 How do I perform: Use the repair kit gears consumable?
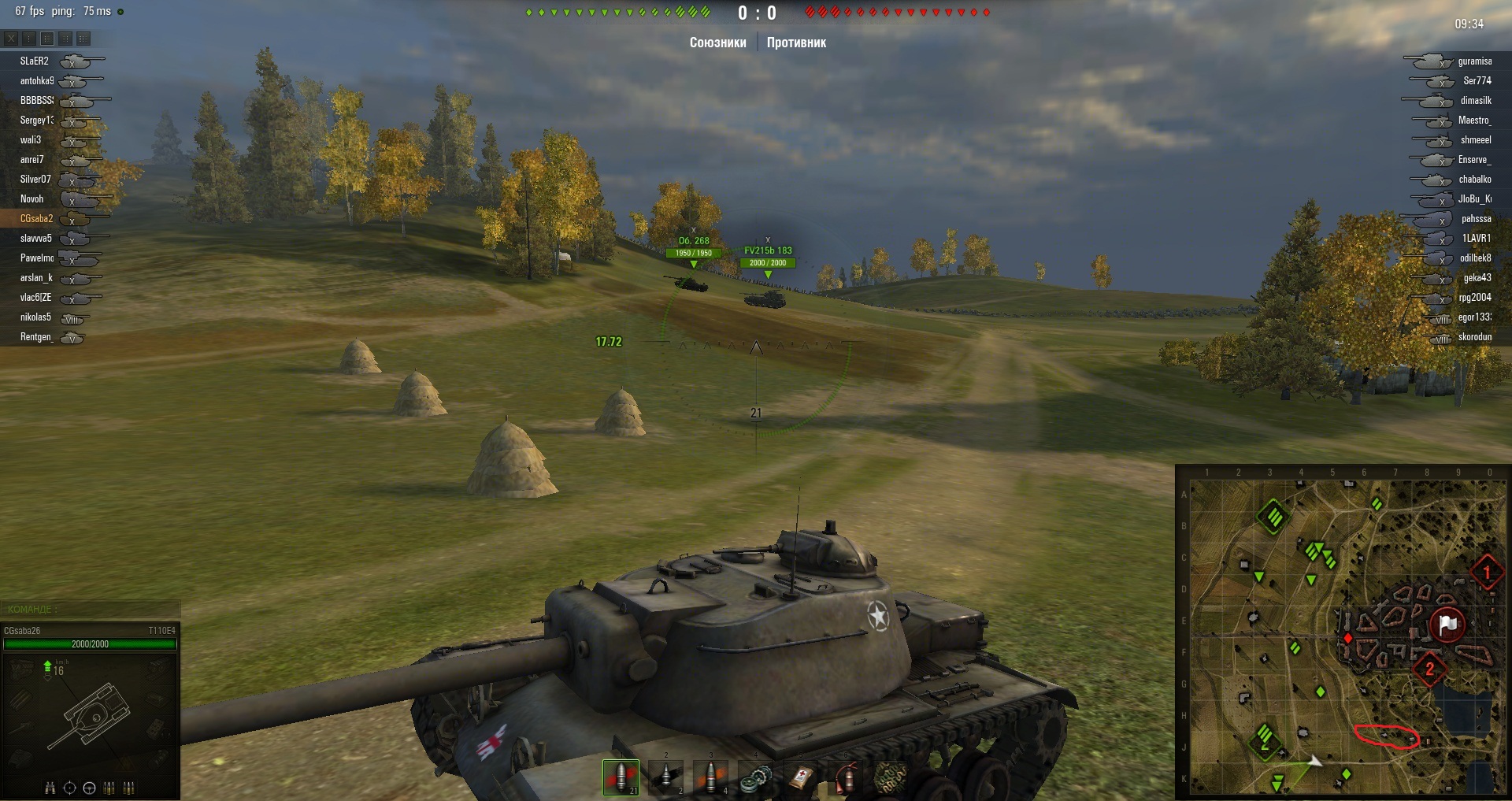756,777
